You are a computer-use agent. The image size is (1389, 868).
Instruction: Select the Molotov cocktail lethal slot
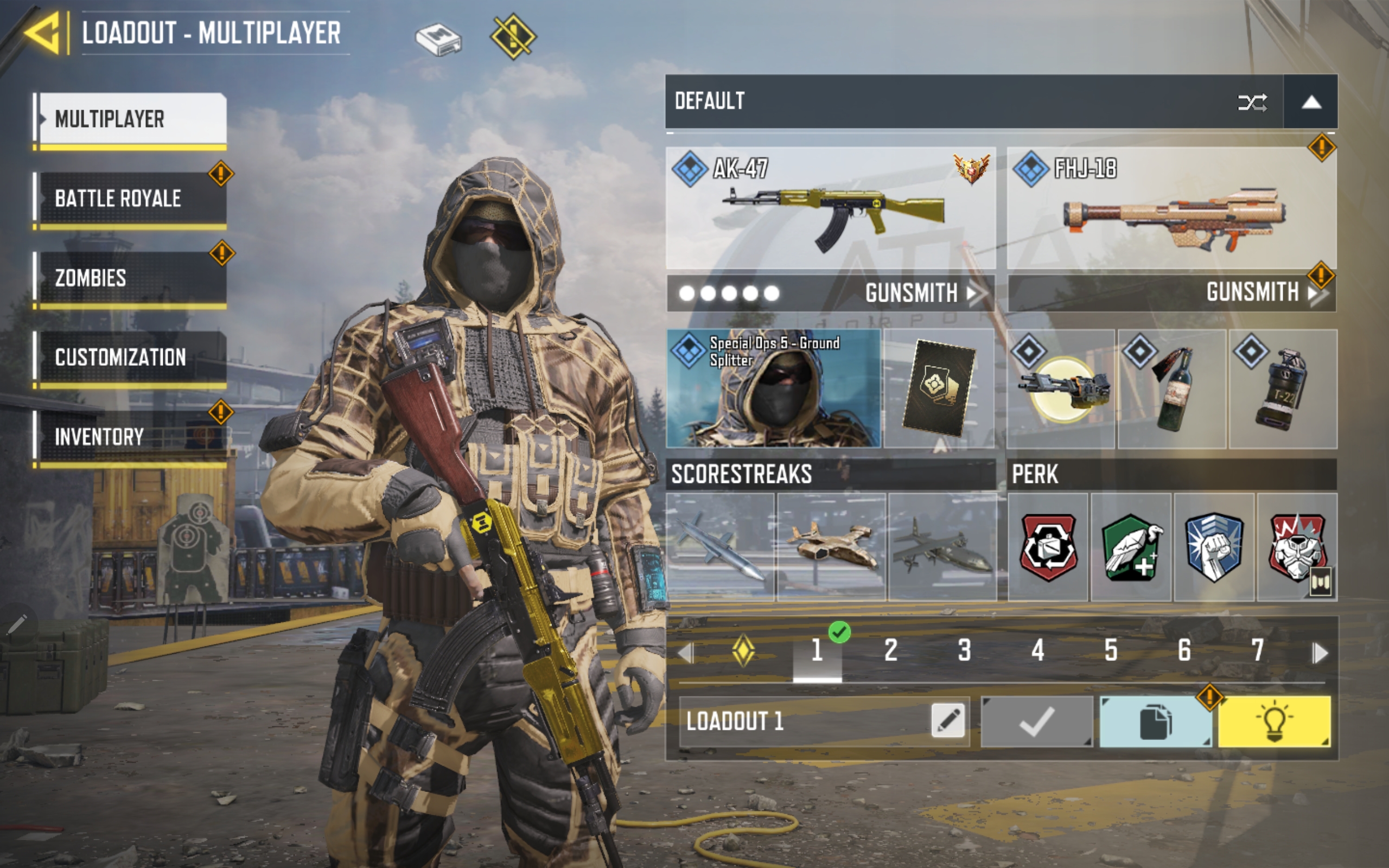coord(1171,388)
